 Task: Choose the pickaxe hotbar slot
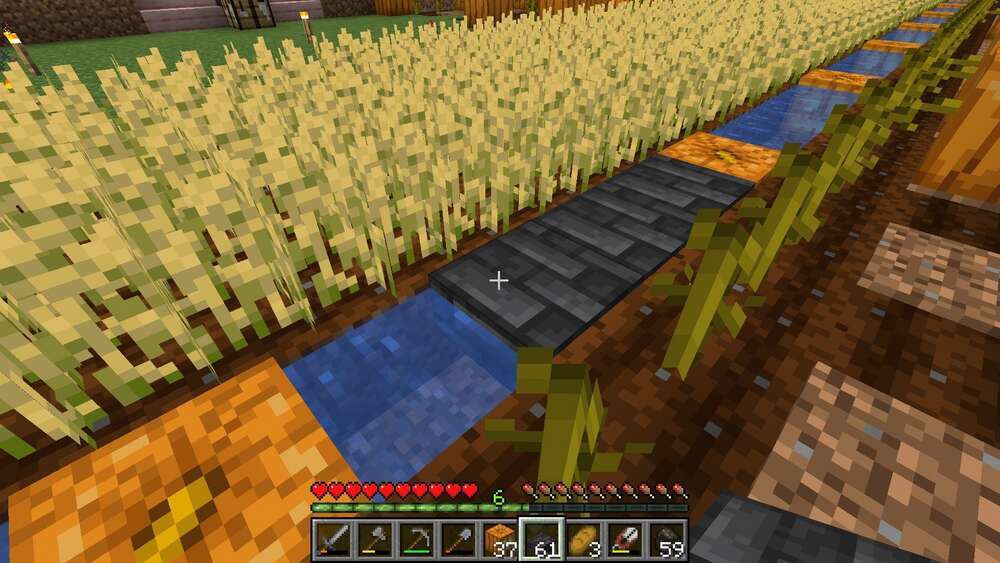coord(416,539)
